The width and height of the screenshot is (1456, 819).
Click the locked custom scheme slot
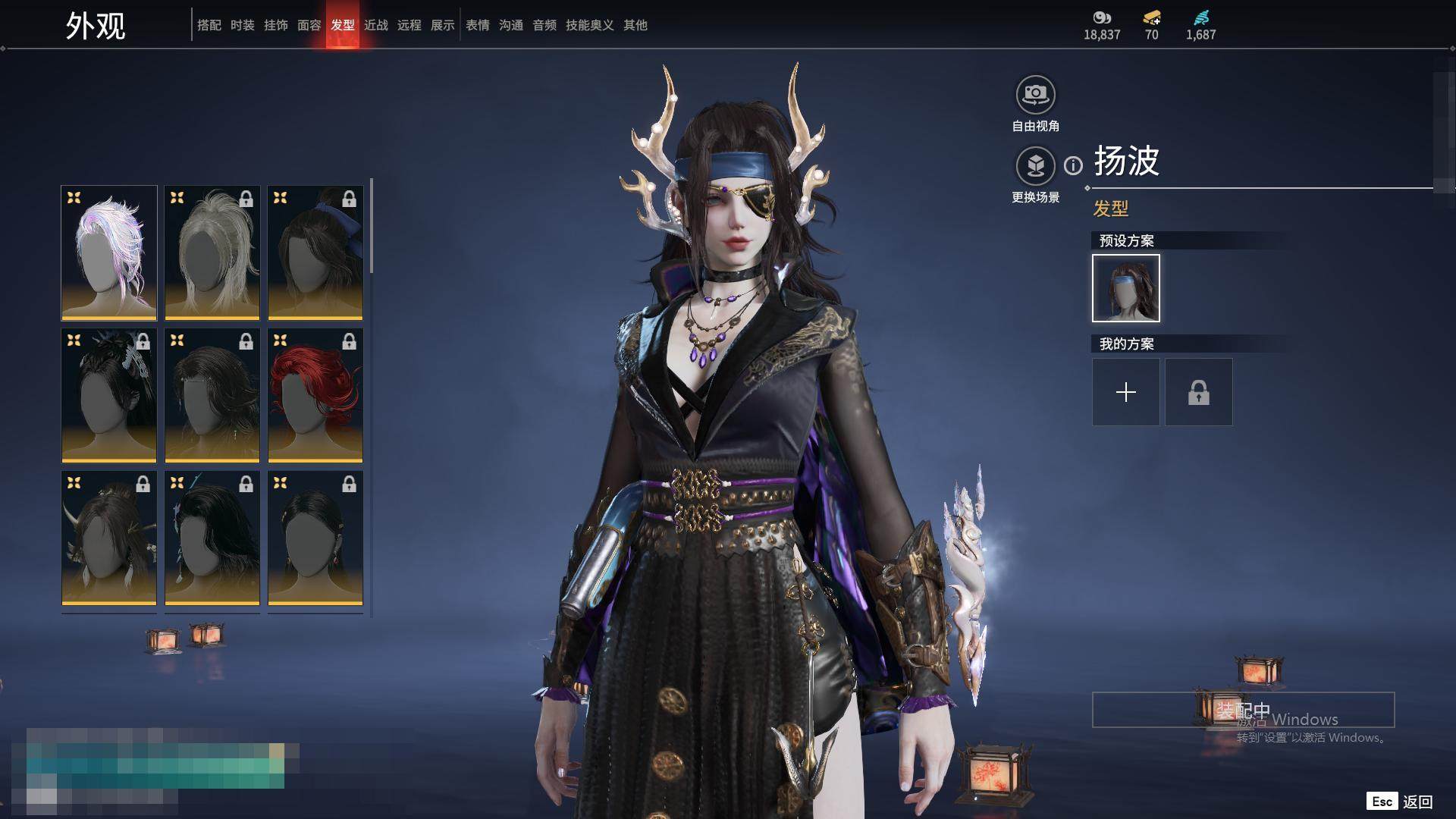coord(1198,392)
